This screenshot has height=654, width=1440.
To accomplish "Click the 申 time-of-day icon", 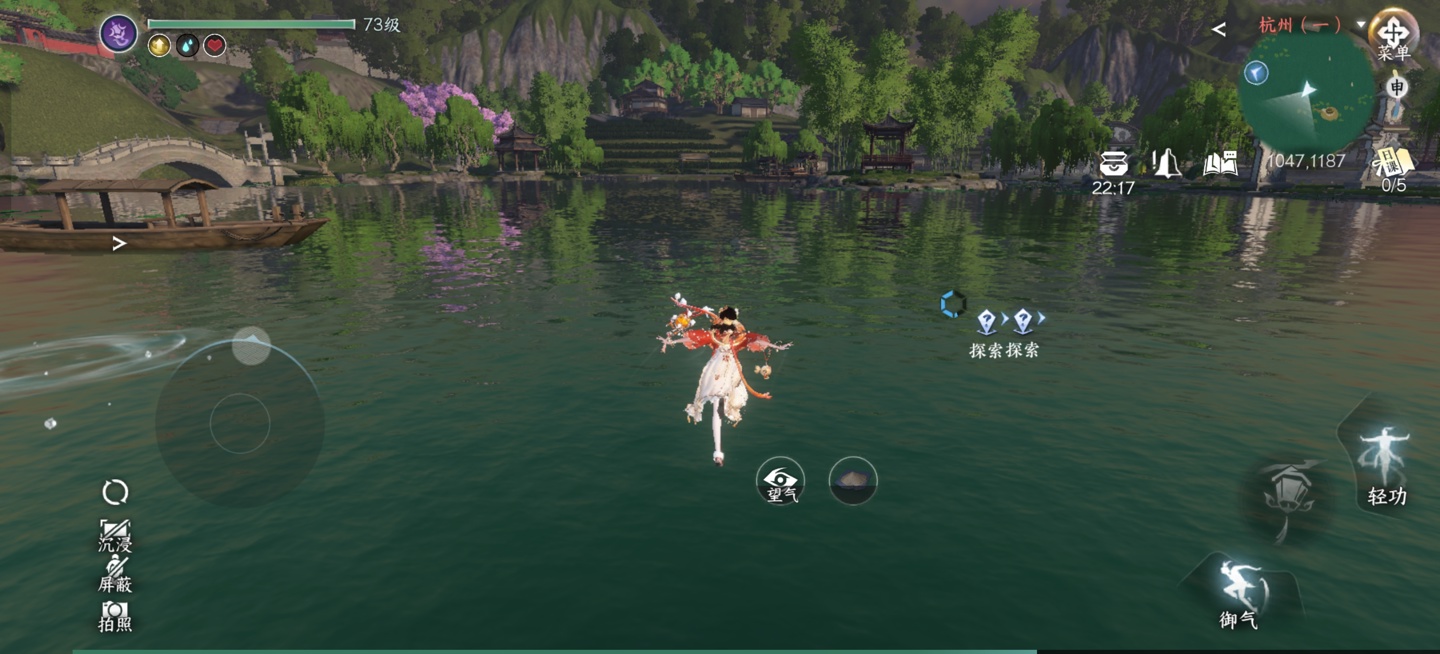I will (x=1397, y=88).
